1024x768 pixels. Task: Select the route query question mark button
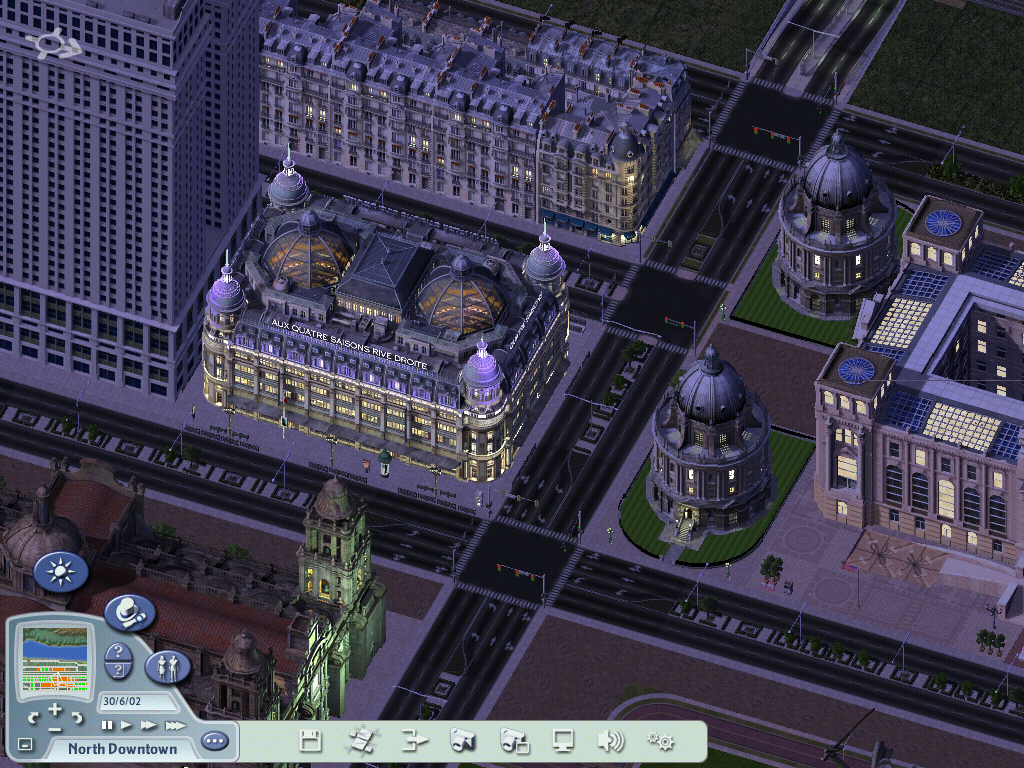tap(118, 671)
